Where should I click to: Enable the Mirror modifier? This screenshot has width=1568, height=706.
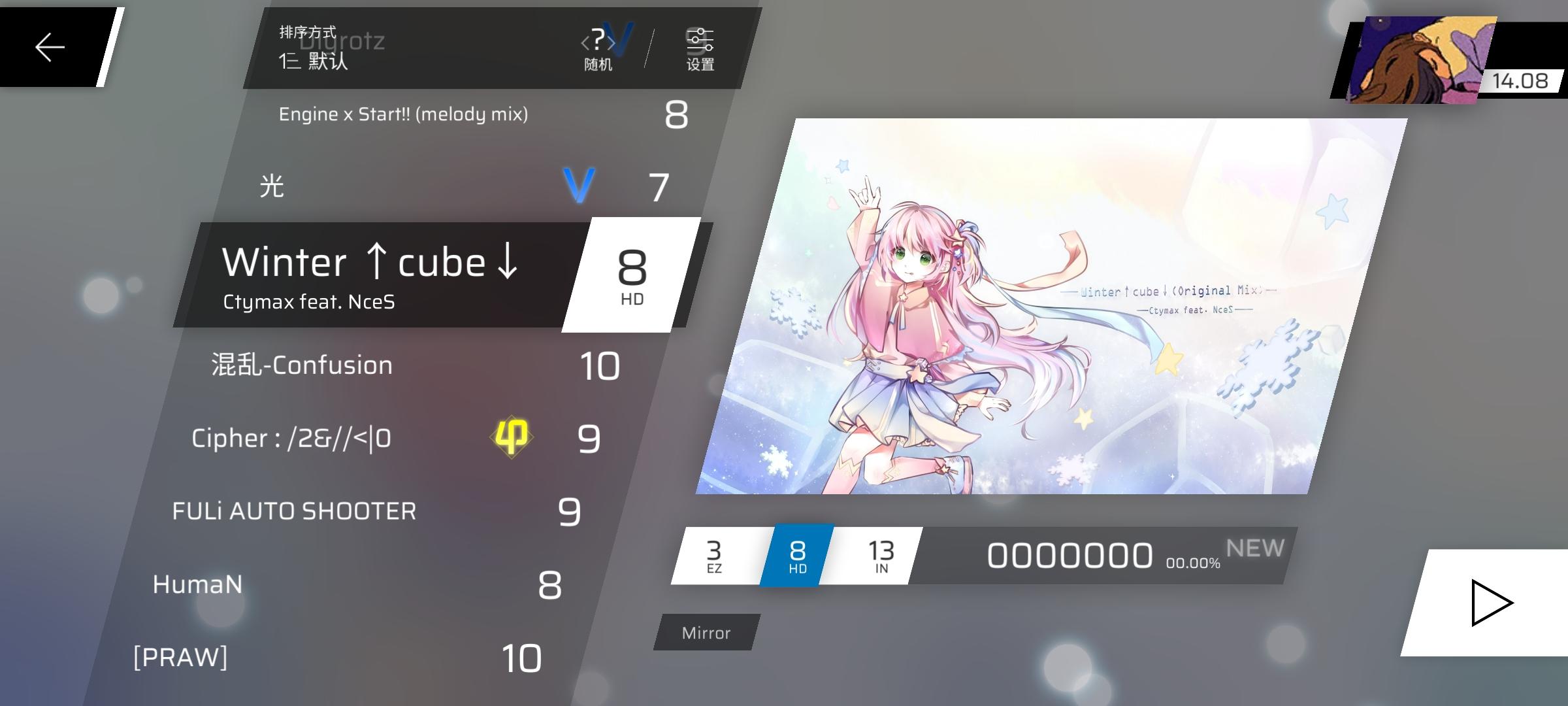click(x=705, y=632)
